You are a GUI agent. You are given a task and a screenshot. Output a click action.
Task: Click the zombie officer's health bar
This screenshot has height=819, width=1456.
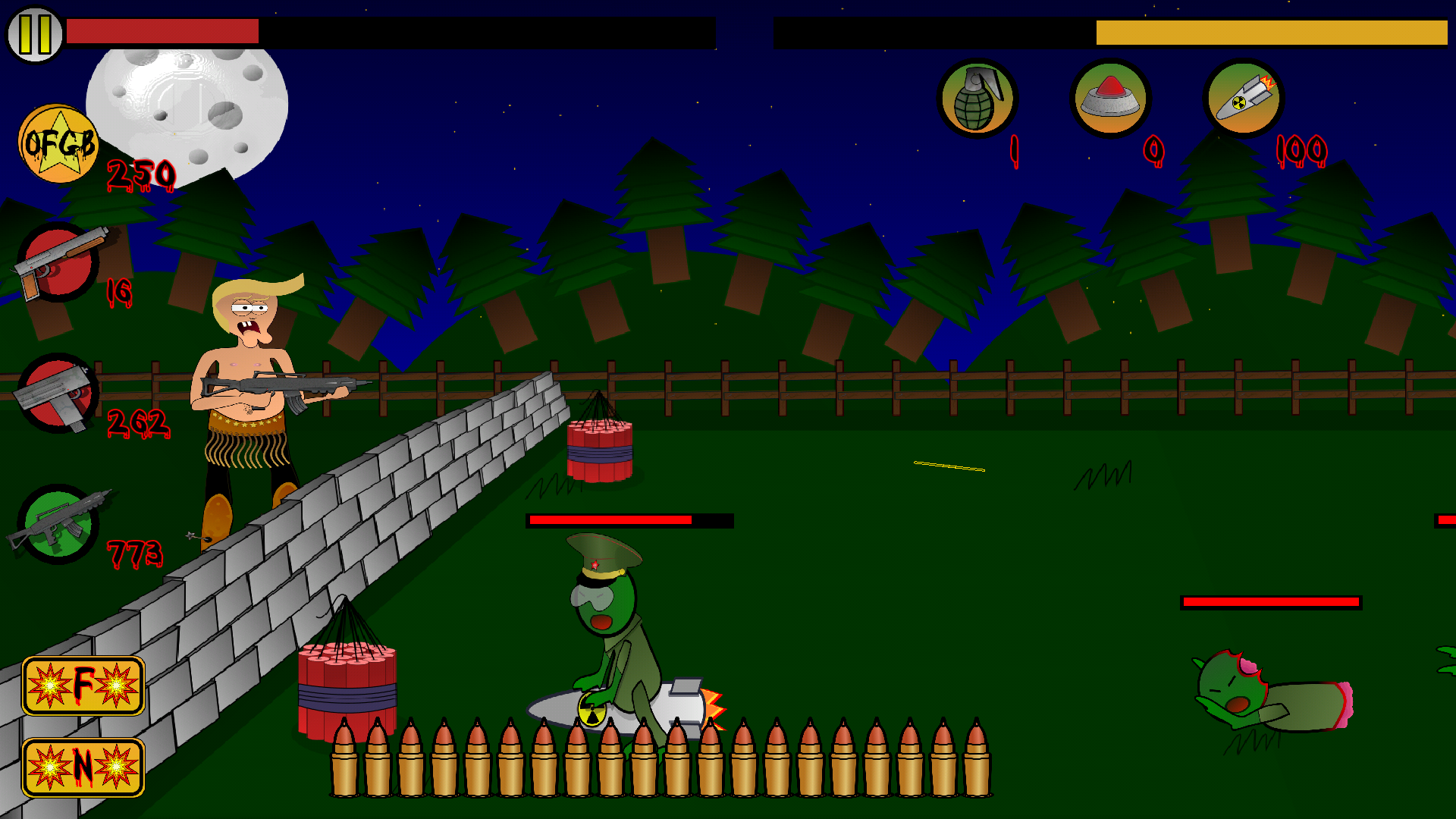[x=629, y=522]
